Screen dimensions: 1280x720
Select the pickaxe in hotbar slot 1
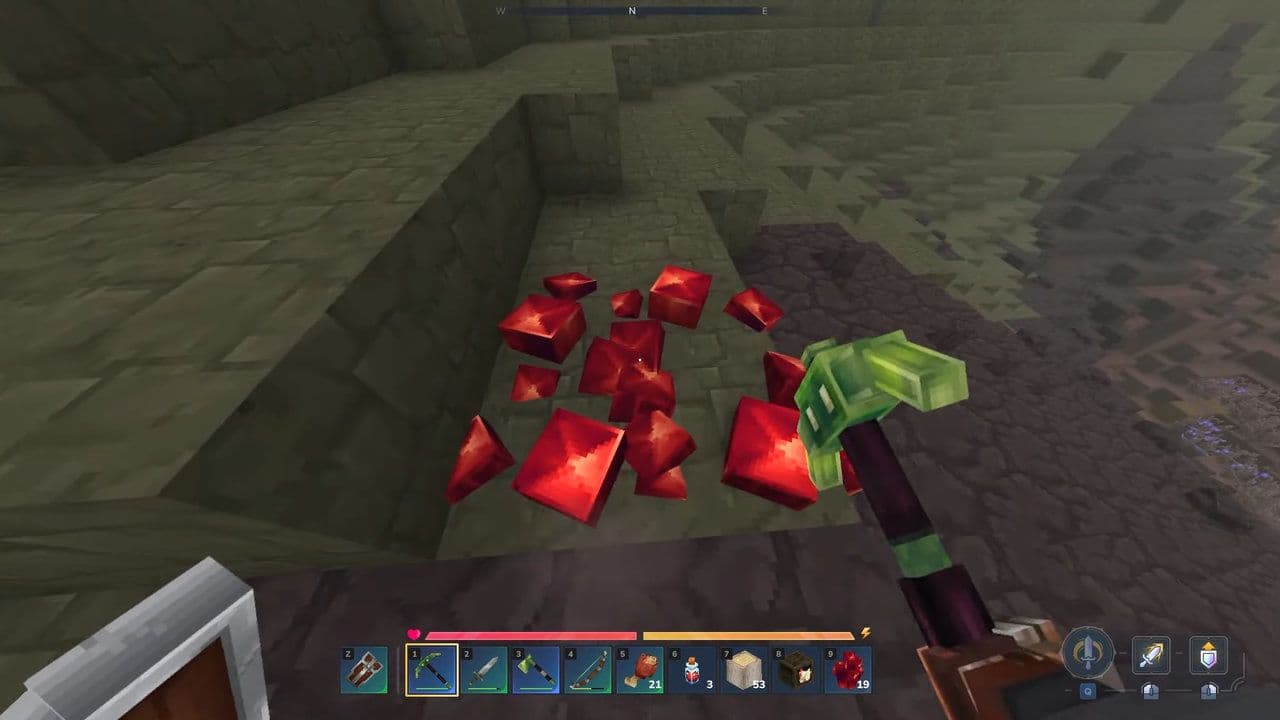pyautogui.click(x=432, y=668)
